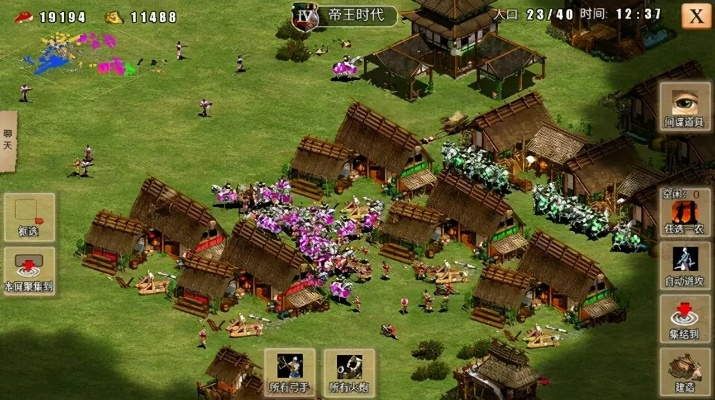Tap the 本国集结到 rally button
715x400 pixels.
tap(29, 270)
